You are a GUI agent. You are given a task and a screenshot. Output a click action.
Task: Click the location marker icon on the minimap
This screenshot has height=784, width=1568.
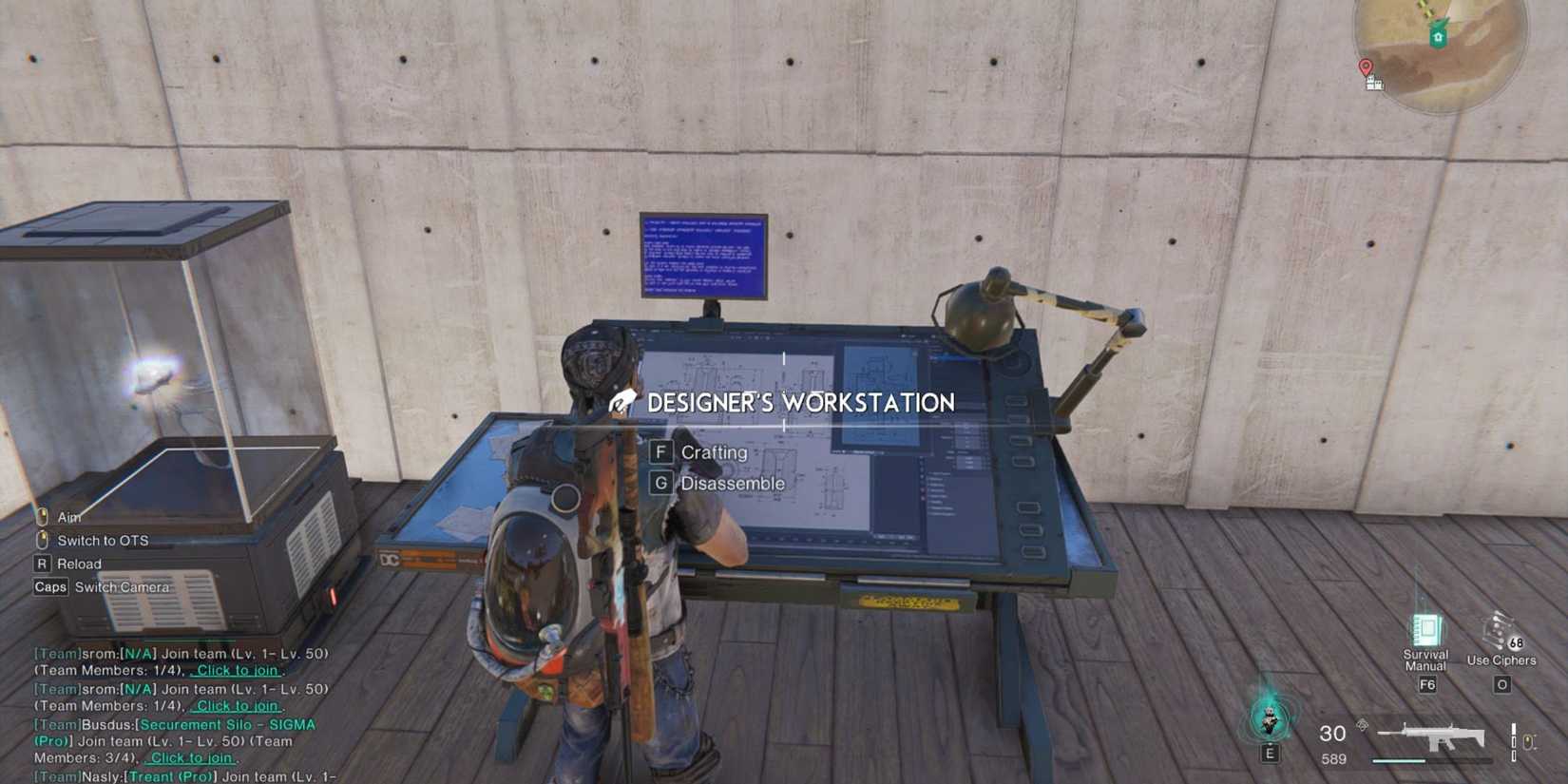pos(1366,67)
